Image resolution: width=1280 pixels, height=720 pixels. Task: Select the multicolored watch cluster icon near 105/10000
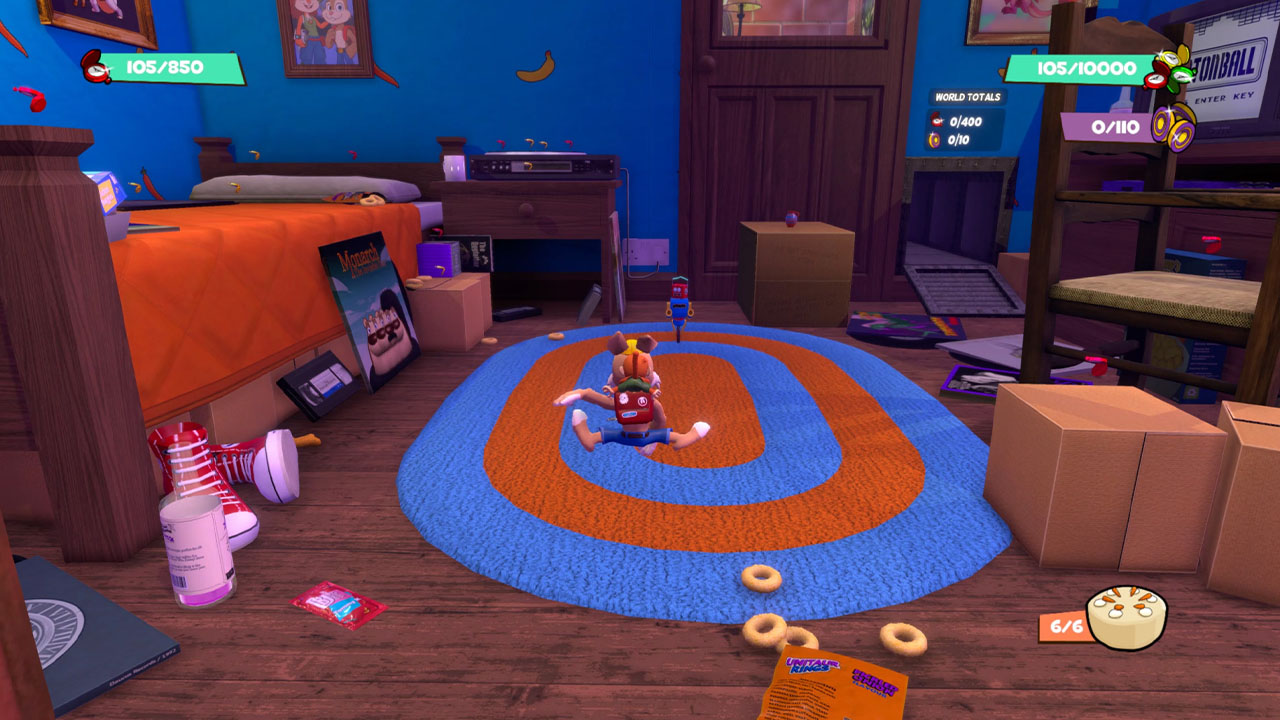tap(1168, 72)
